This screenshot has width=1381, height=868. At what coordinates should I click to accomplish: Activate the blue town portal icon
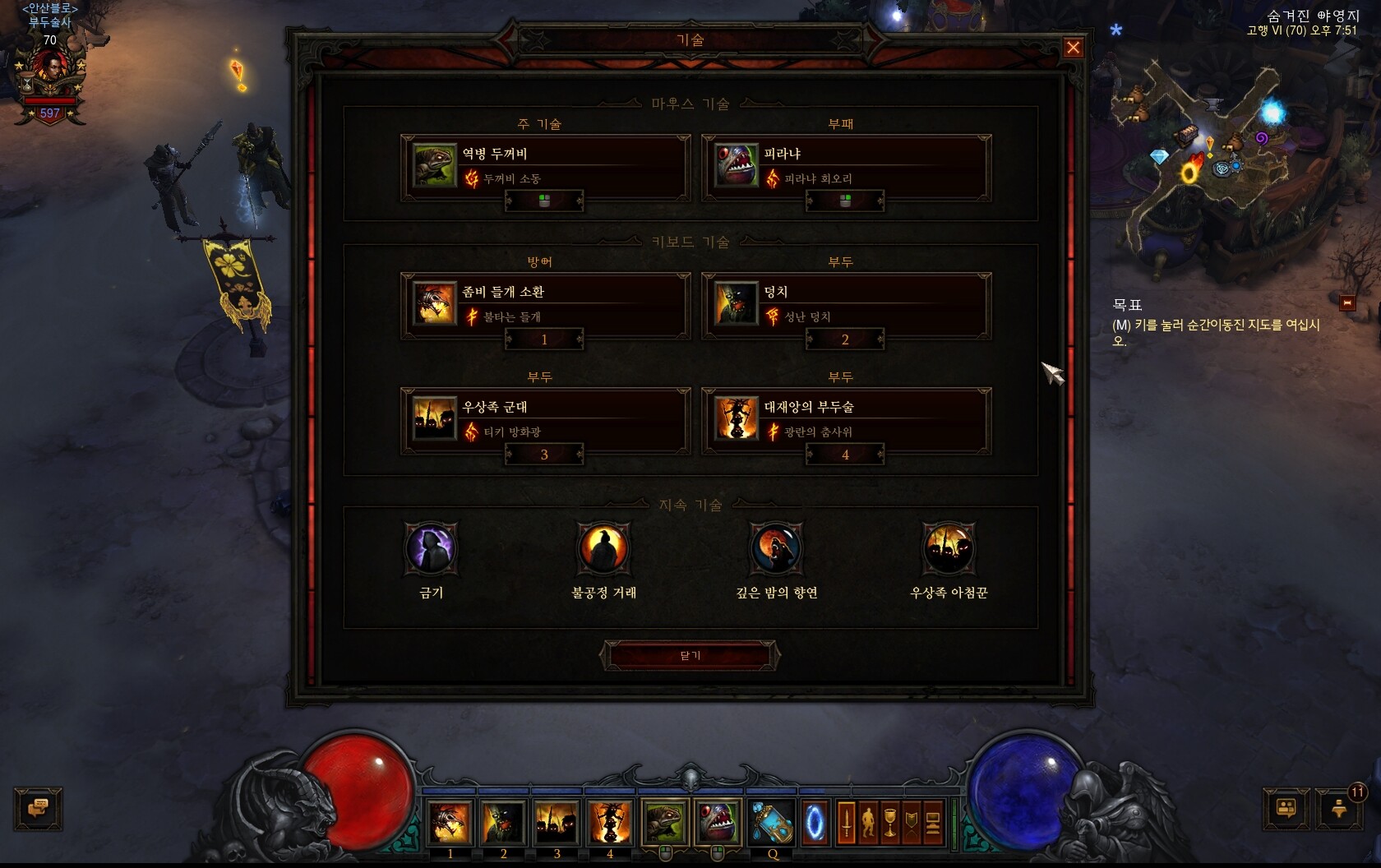point(815,821)
